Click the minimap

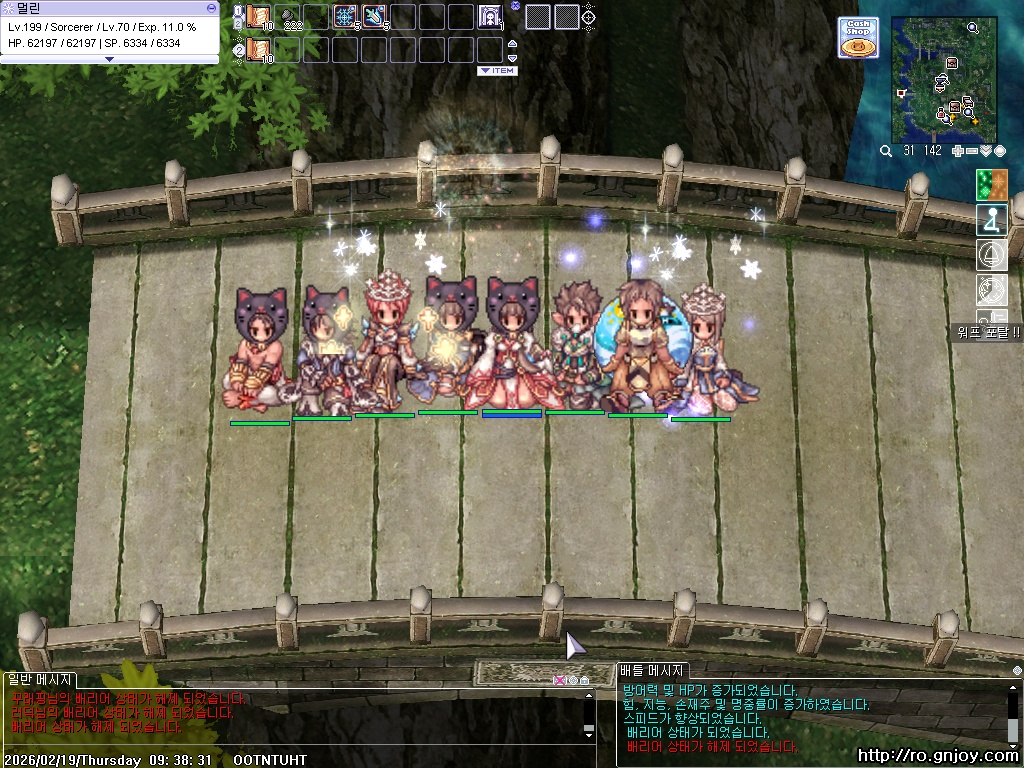click(944, 80)
